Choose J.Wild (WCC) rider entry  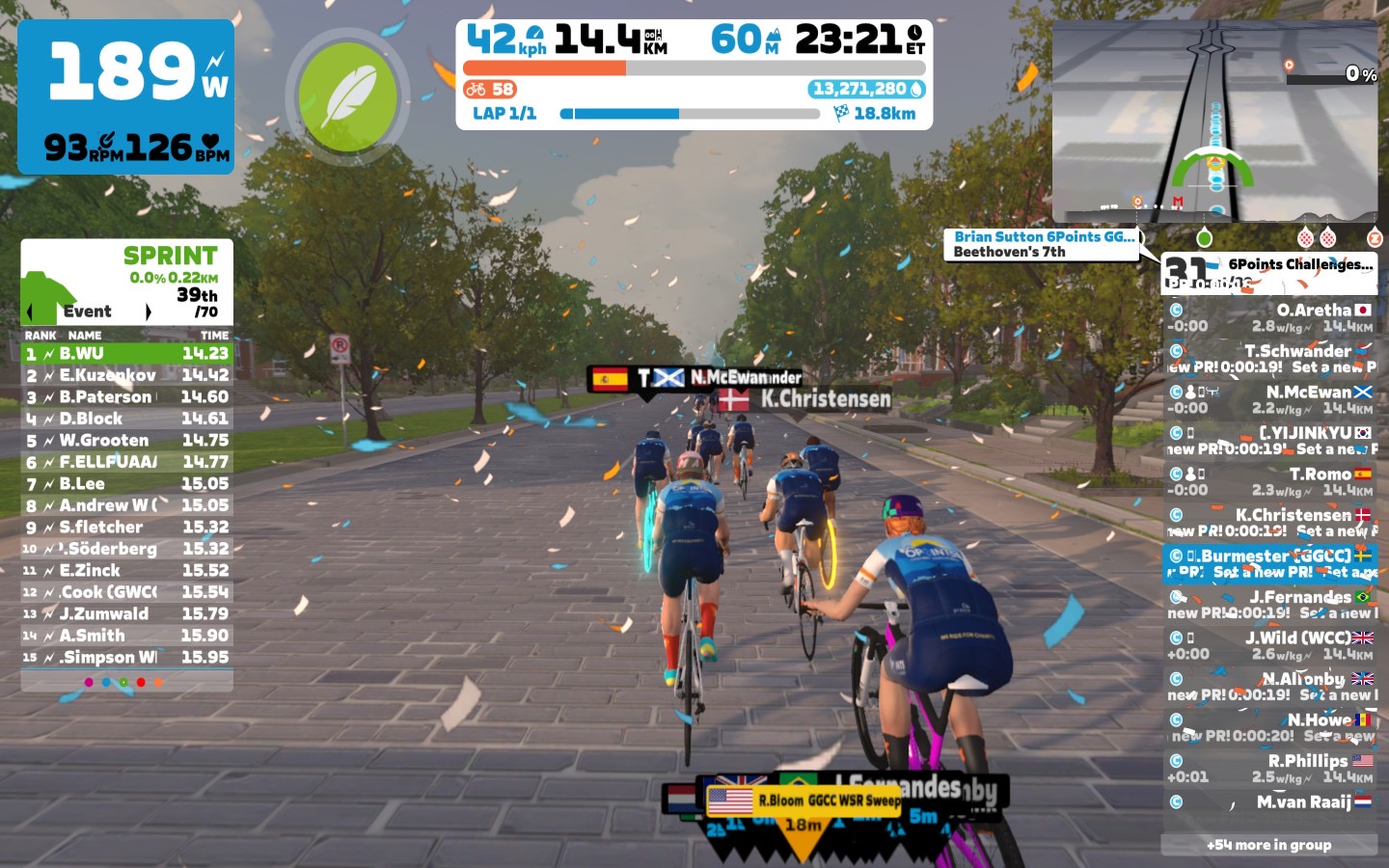1269,645
